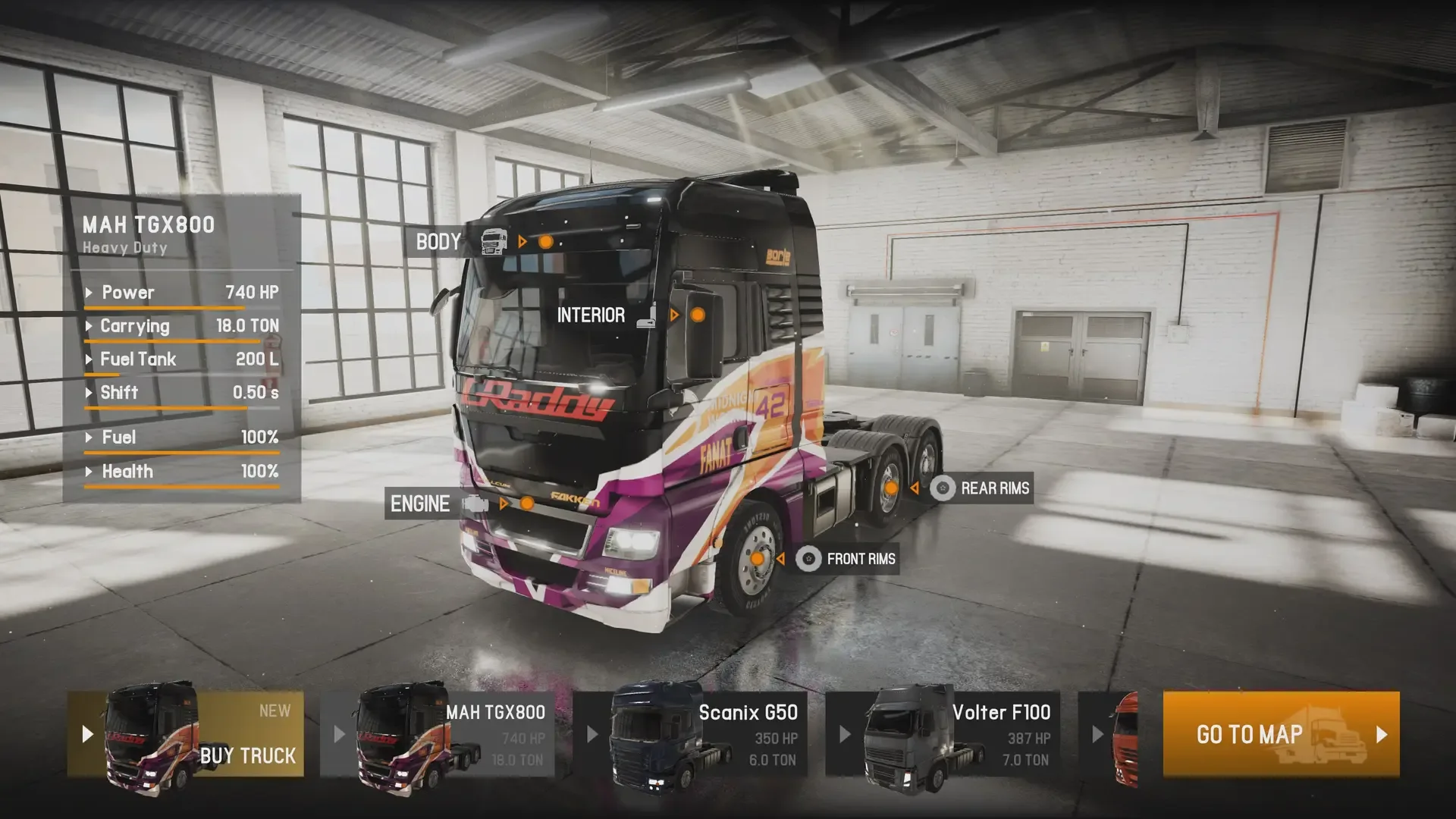Viewport: 1456px width, 819px height.
Task: Expand the Fuel Tank stat row
Action: pyautogui.click(x=182, y=359)
